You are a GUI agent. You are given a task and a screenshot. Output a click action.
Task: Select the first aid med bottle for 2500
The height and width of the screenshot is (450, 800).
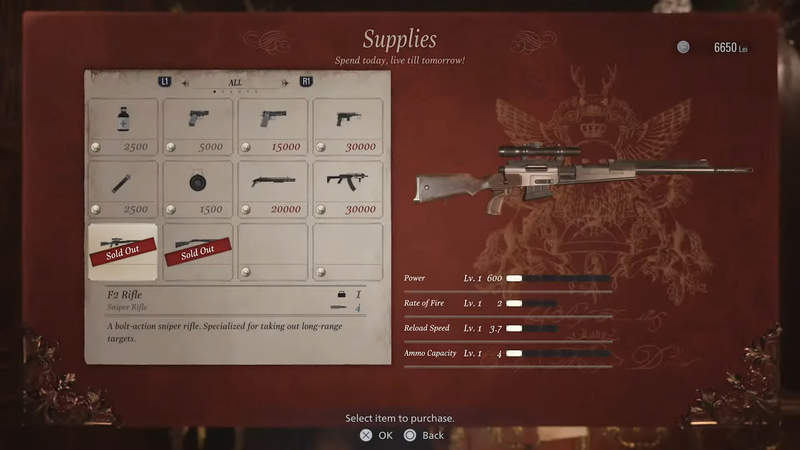122,127
